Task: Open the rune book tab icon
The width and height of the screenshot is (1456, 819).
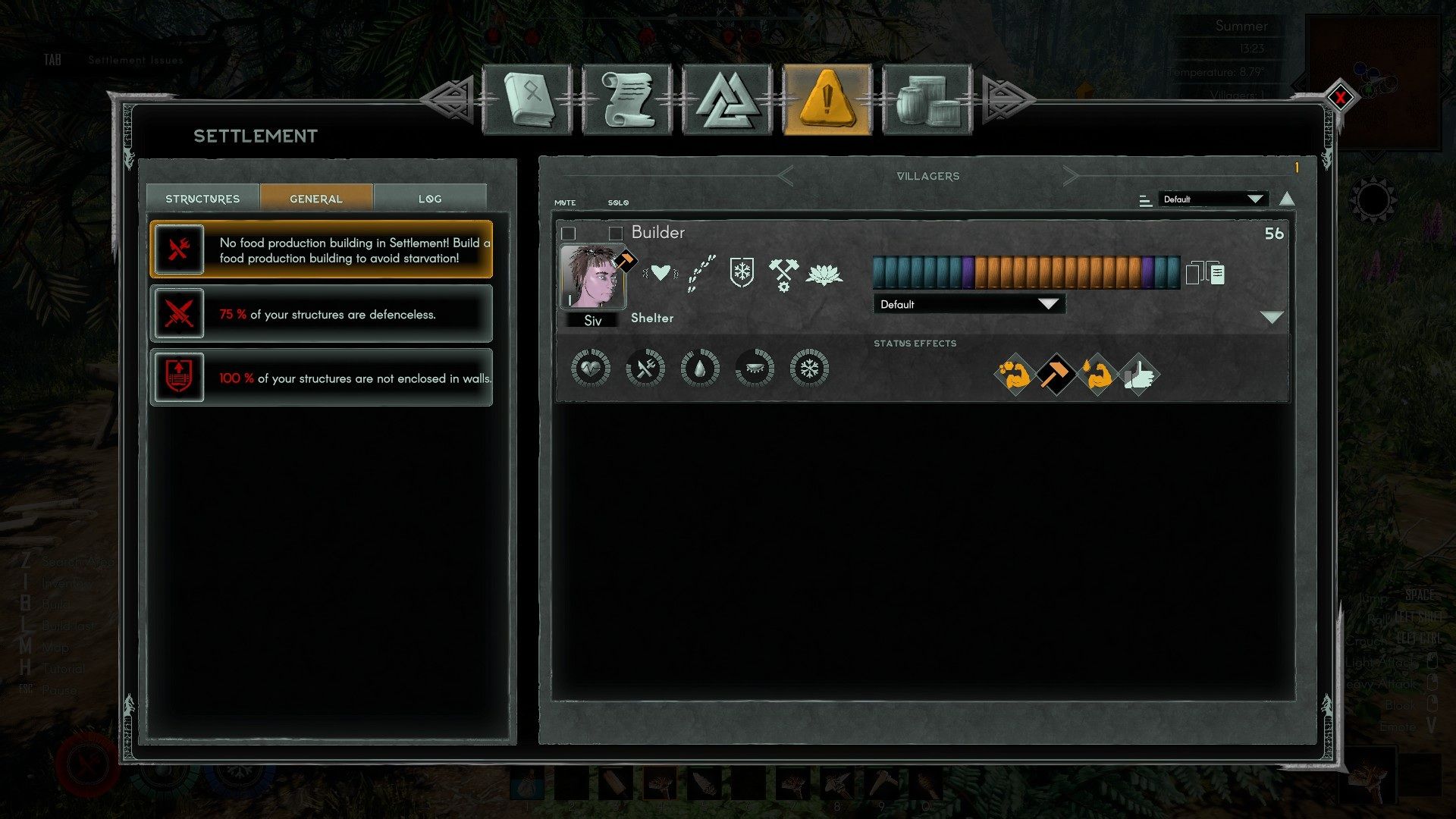Action: (526, 100)
